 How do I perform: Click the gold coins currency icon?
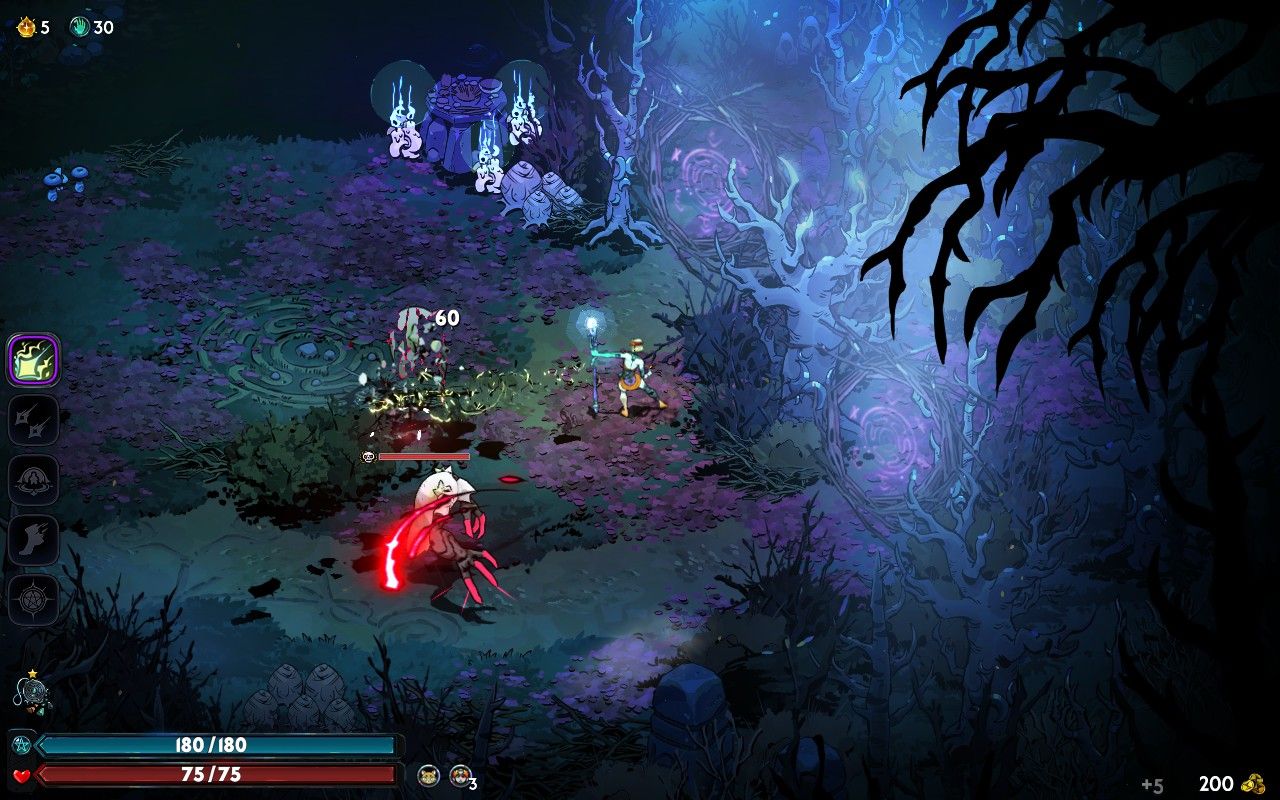1253,784
